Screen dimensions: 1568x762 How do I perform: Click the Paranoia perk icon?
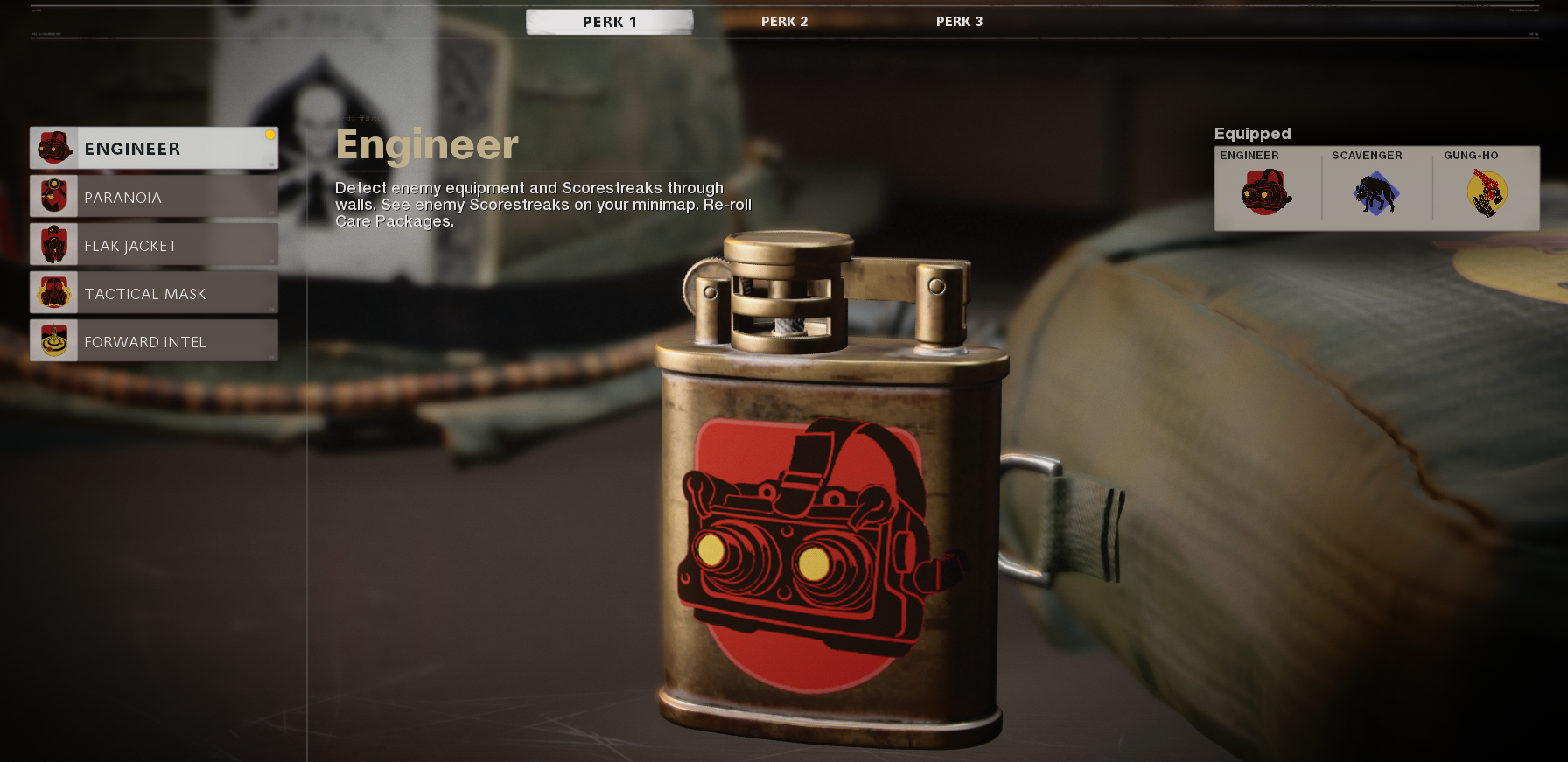(55, 196)
